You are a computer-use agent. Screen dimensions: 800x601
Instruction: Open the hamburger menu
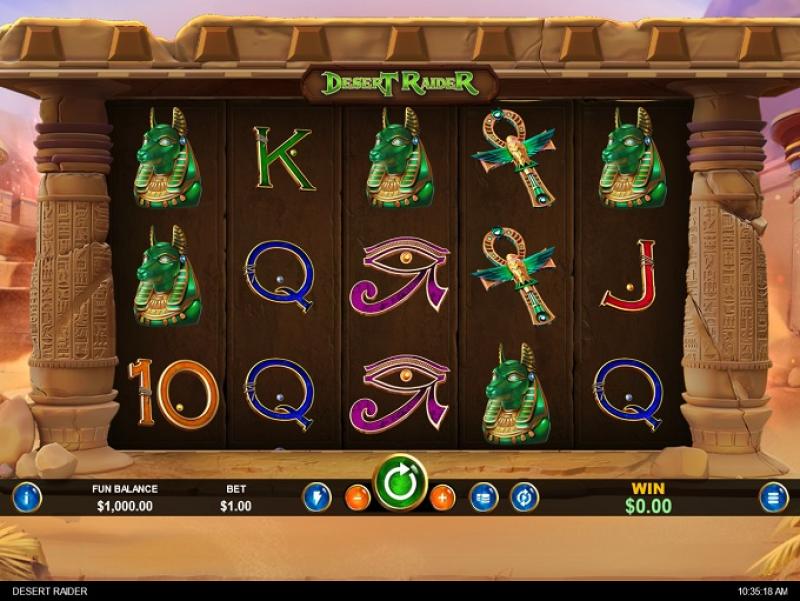[x=773, y=497]
